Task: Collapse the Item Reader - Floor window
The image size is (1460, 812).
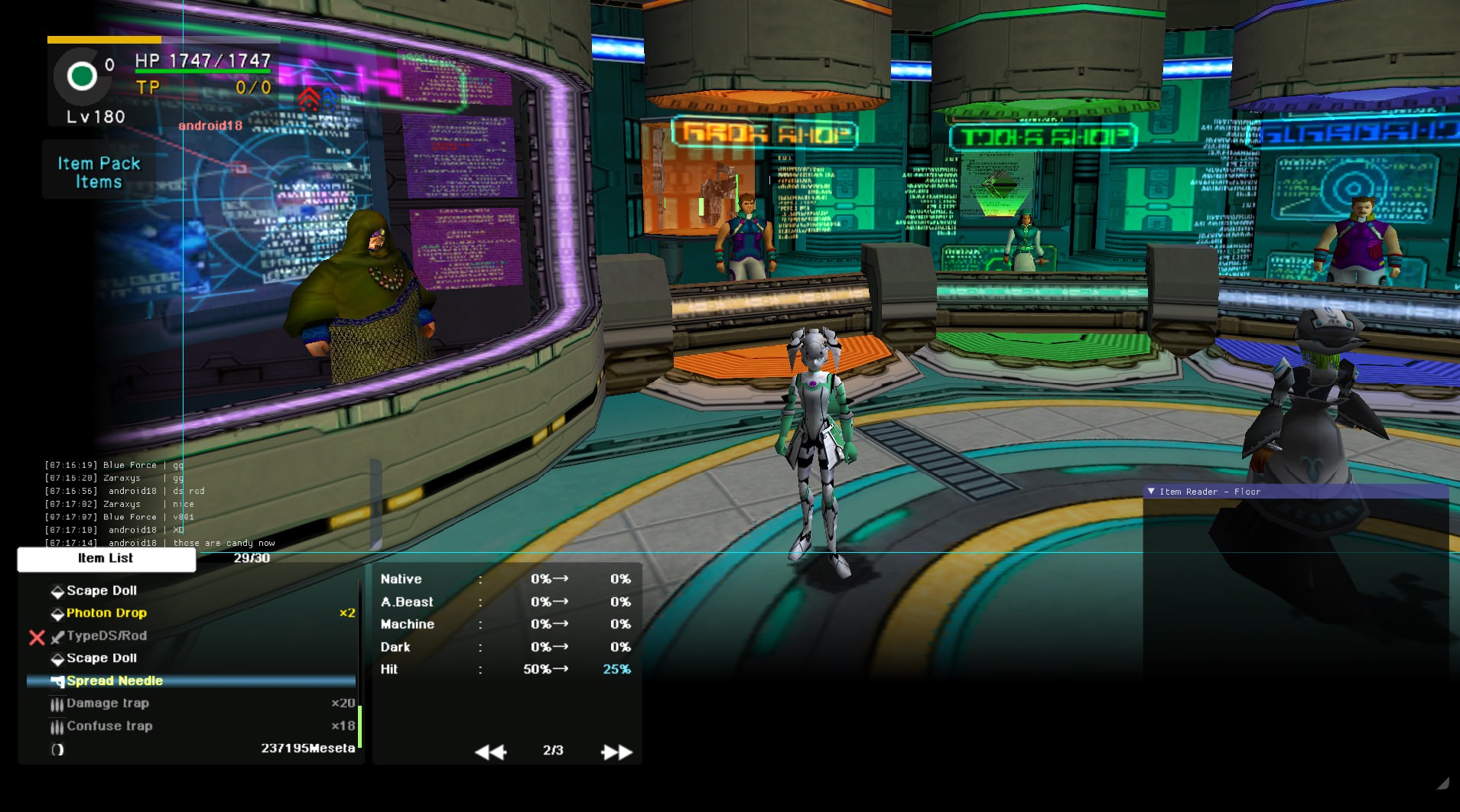Action: click(1151, 492)
